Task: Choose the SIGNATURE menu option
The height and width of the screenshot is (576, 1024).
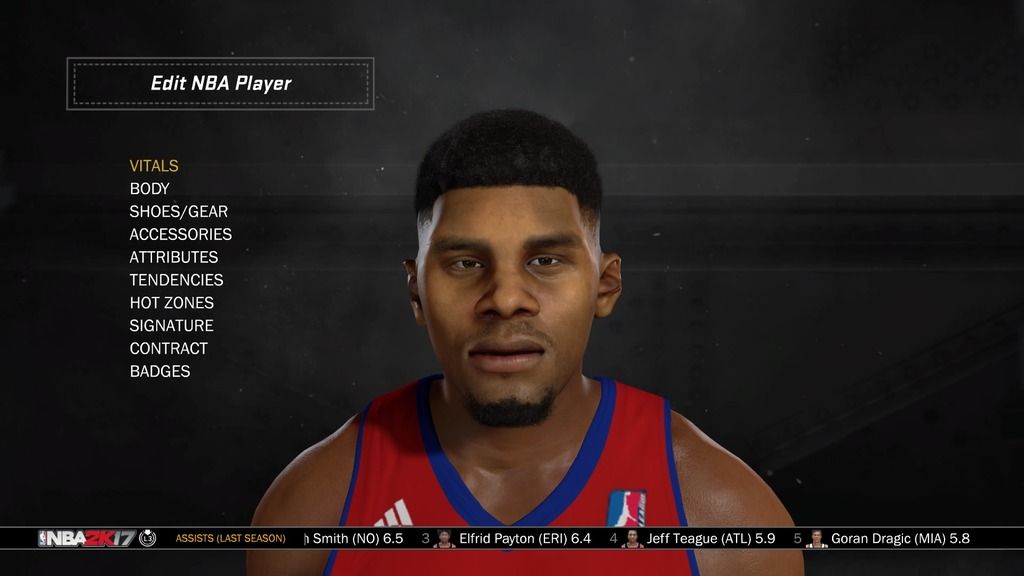Action: 172,326
